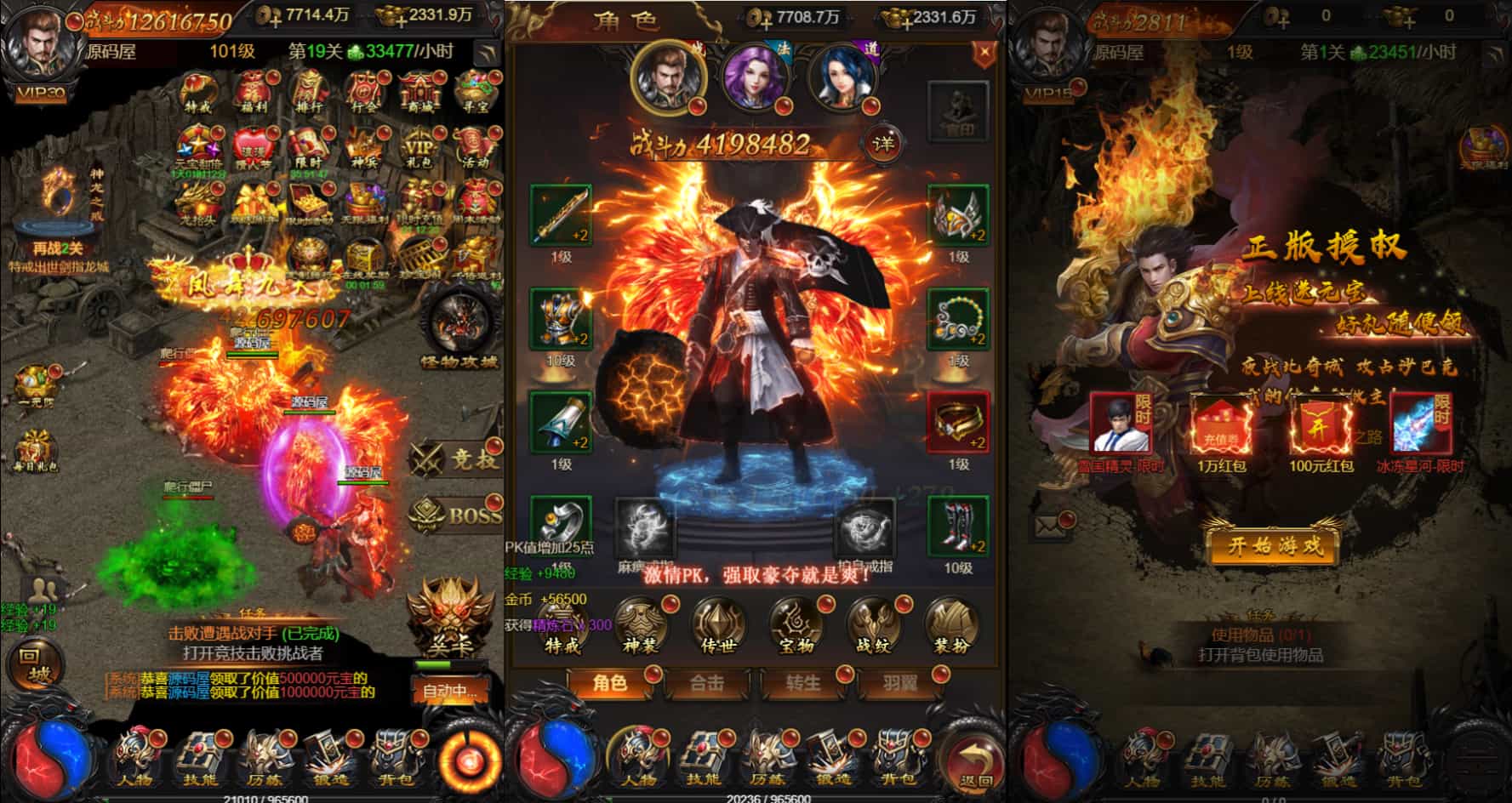Open the 商城 shop icon

pyautogui.click(x=419, y=92)
